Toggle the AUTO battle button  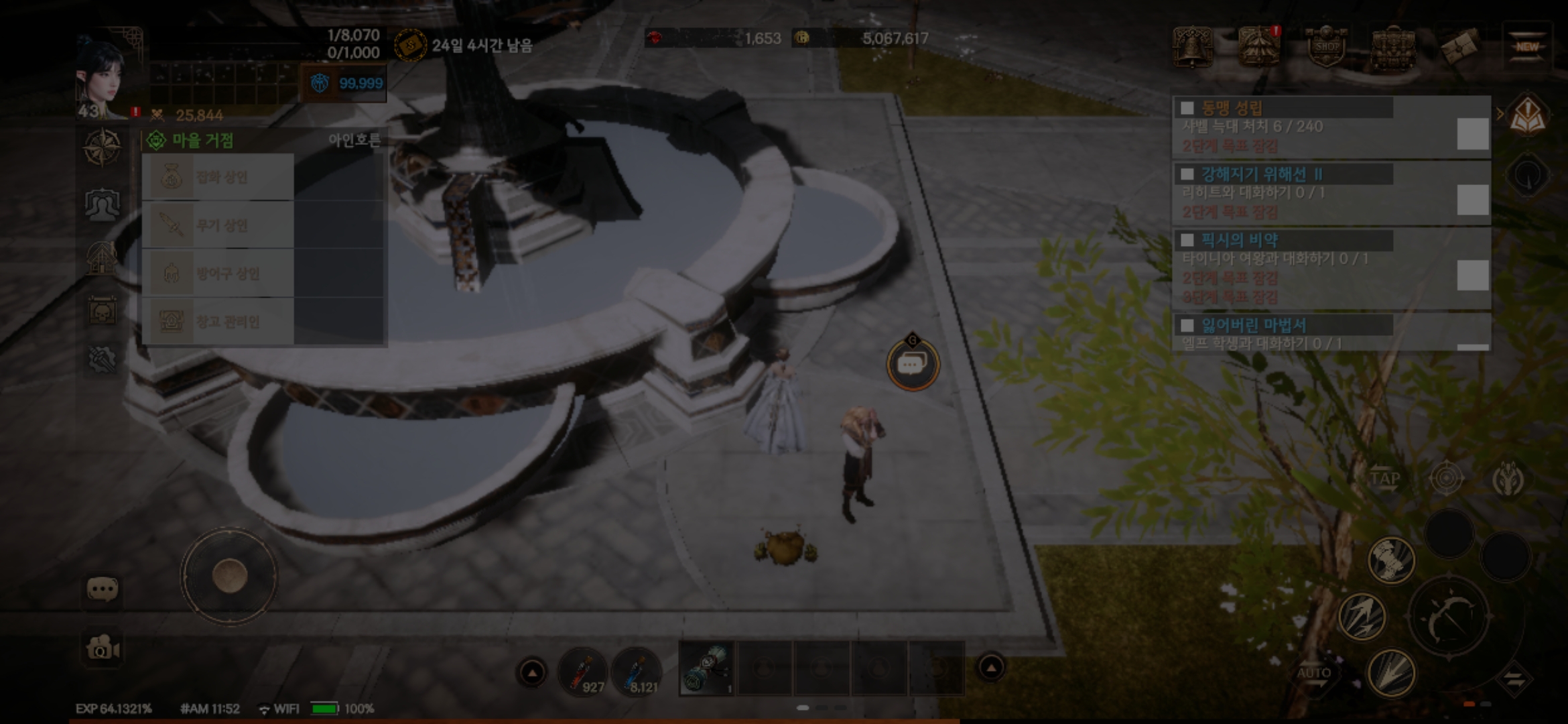pos(1314,674)
